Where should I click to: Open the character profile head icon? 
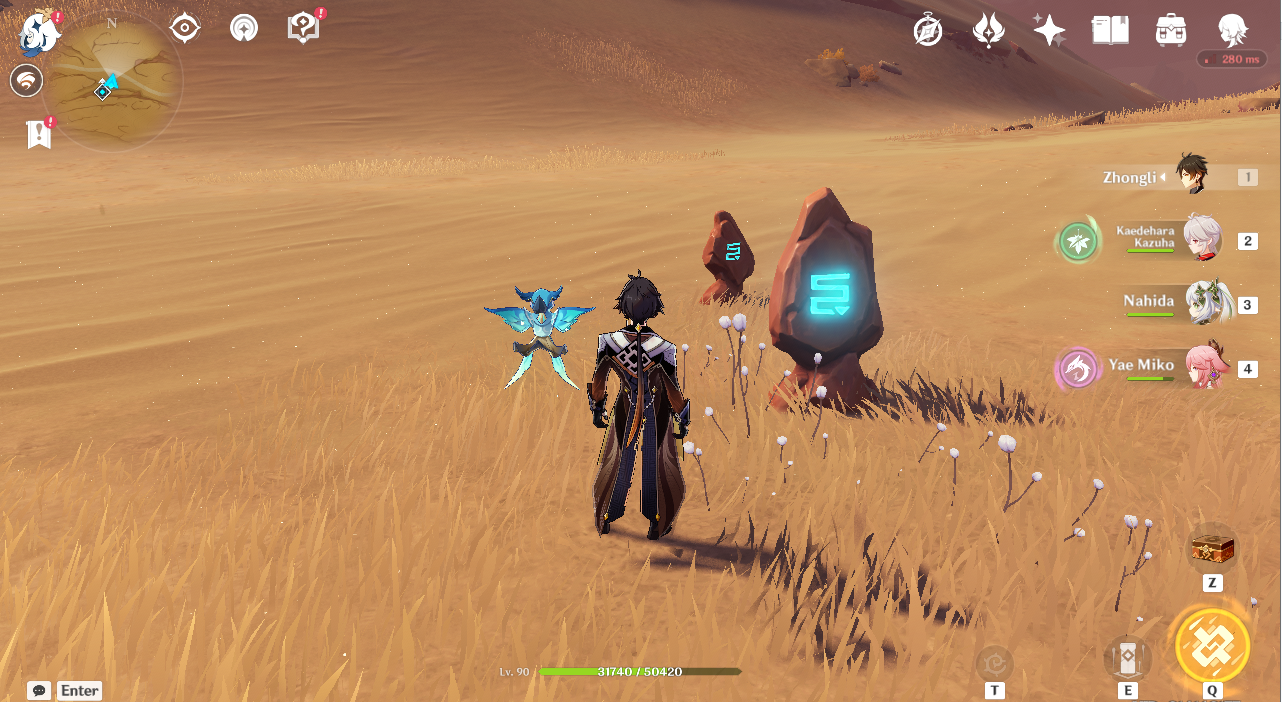pos(1232,31)
